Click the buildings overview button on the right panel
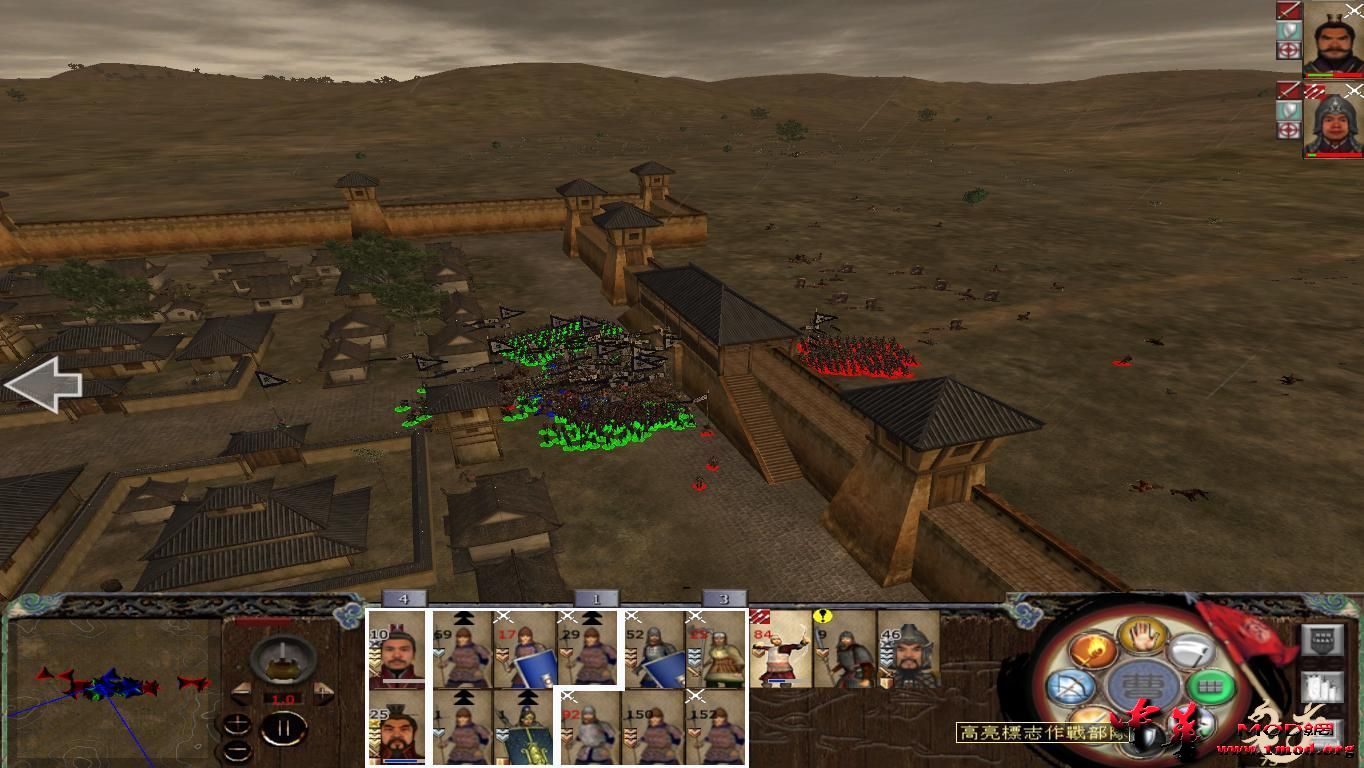The height and width of the screenshot is (768, 1364). click(1323, 687)
